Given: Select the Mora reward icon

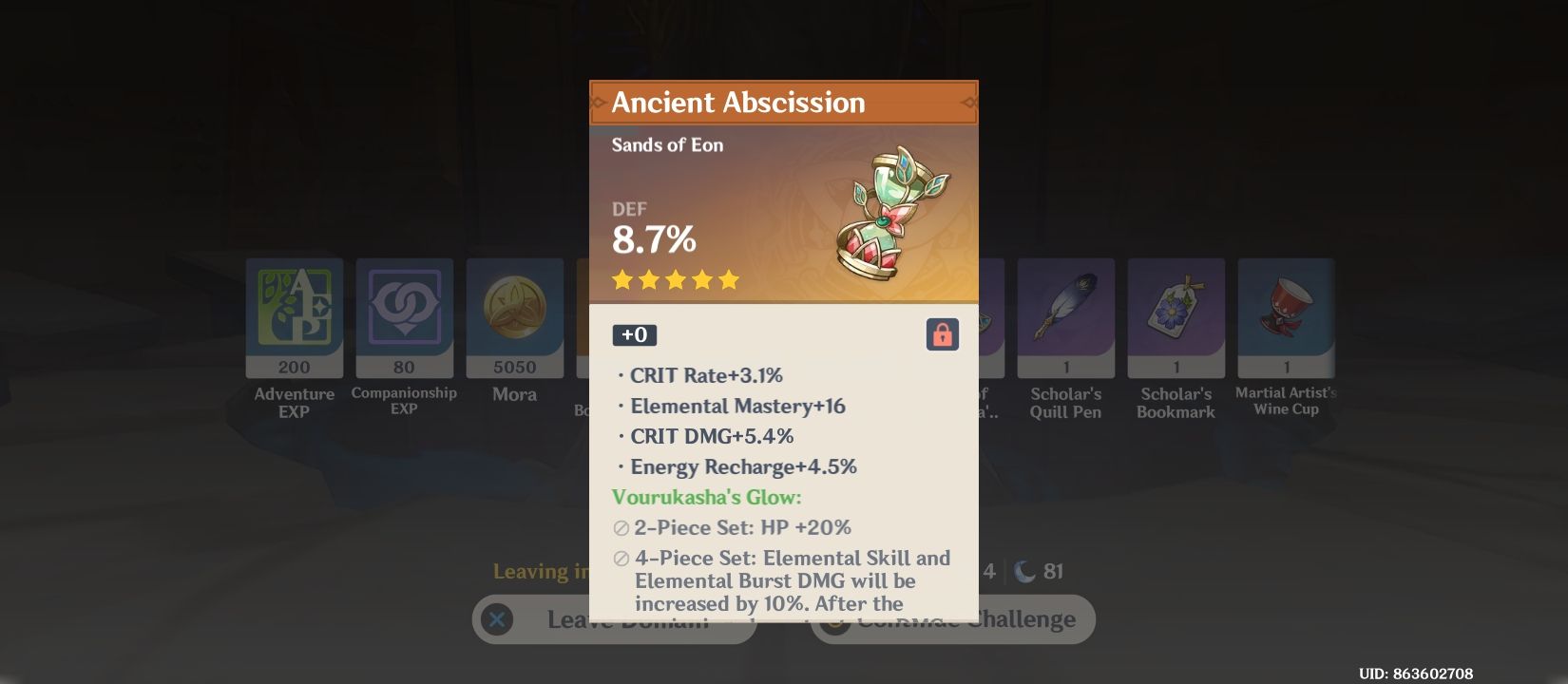Looking at the screenshot, I should [515, 318].
